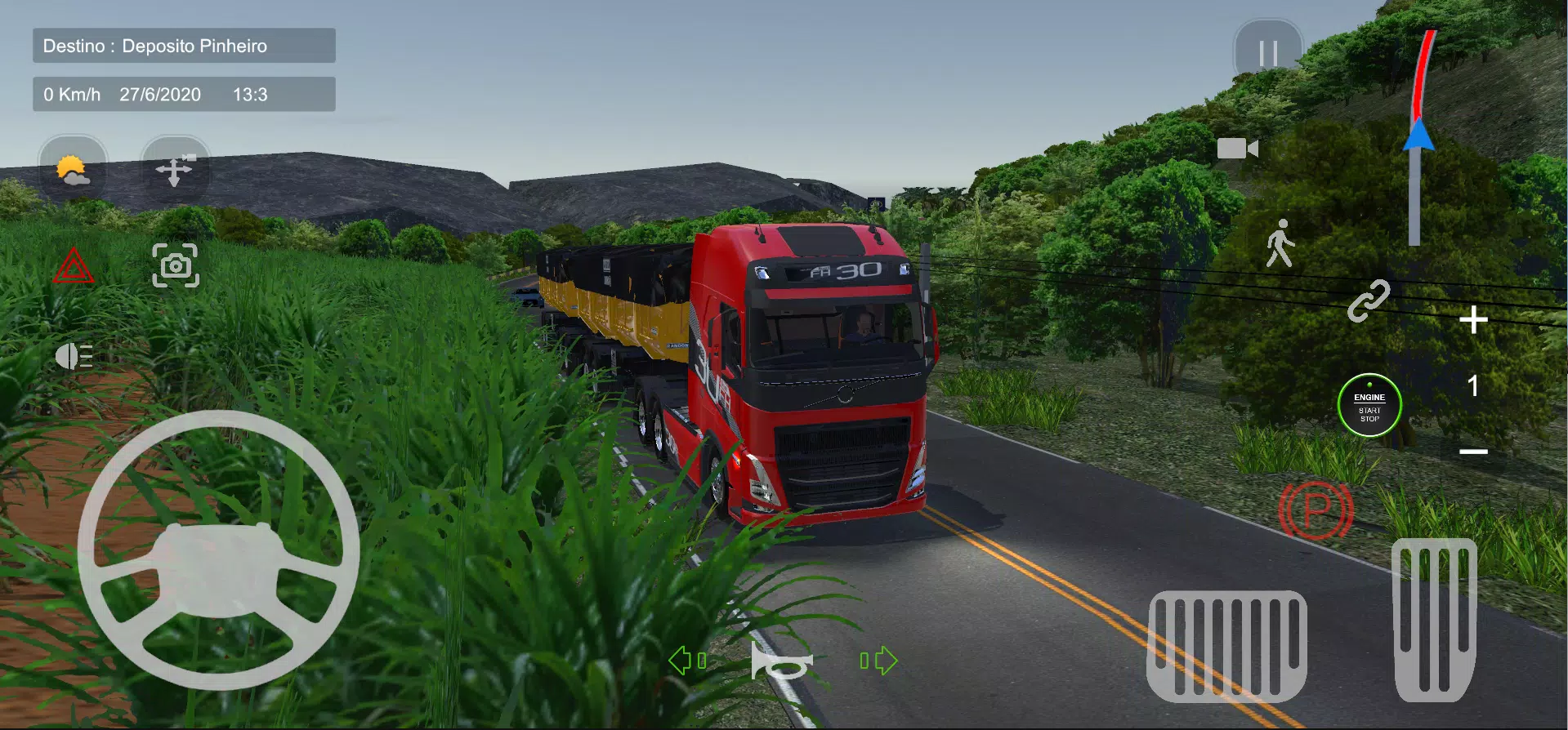Screen dimensions: 1568x730
Task: Tap the speed and date display
Action: click(x=183, y=94)
